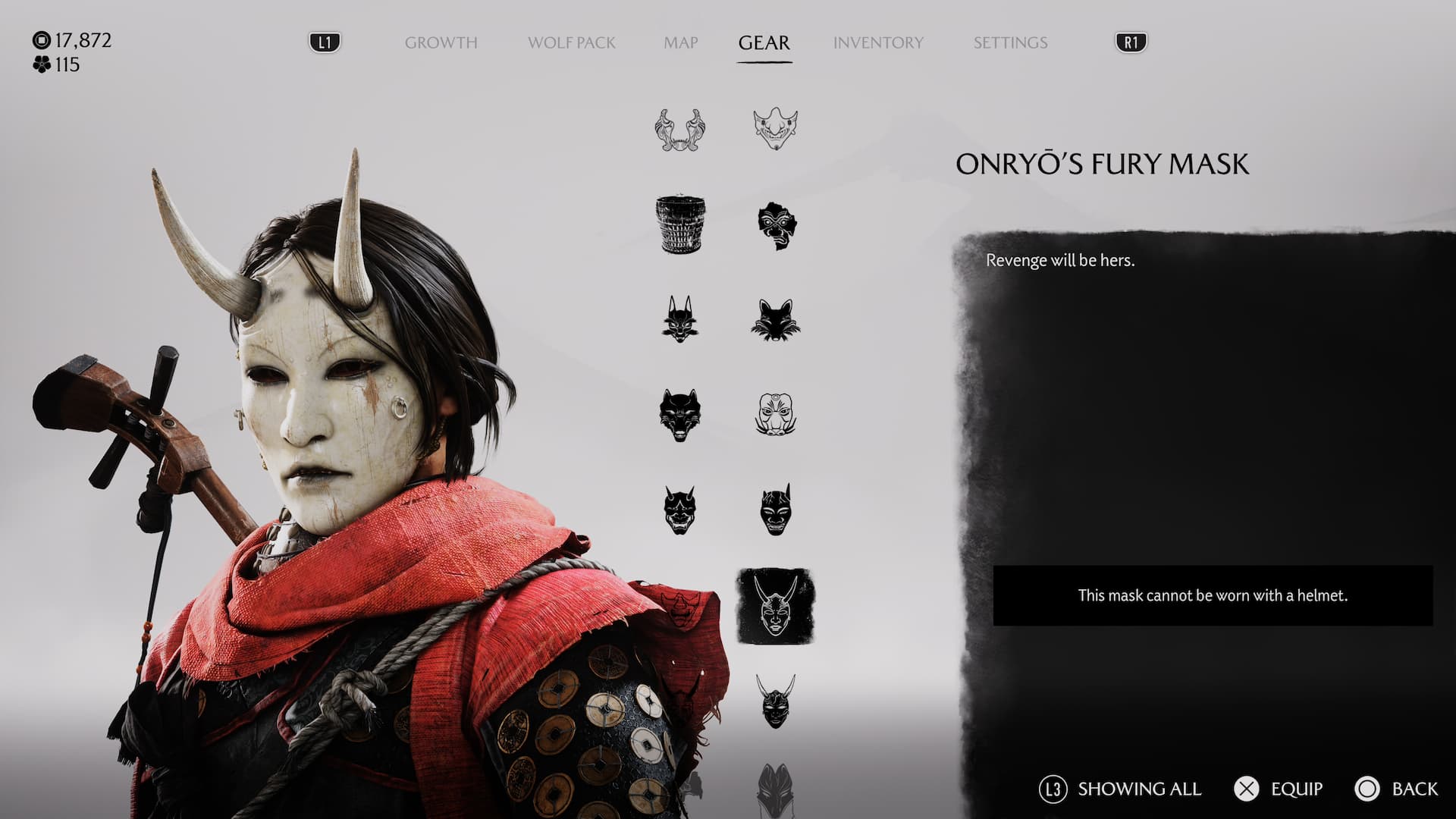
Task: Select the snarling wolf mask
Action: pyautogui.click(x=679, y=415)
